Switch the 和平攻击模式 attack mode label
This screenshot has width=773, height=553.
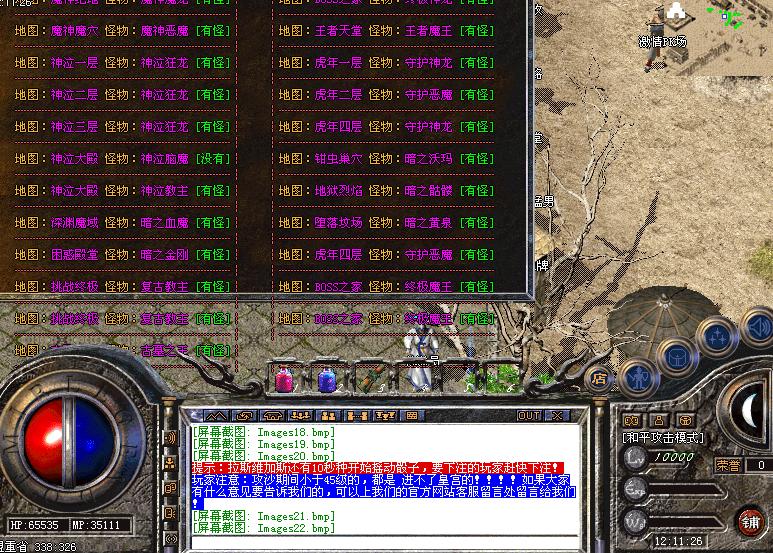click(663, 438)
